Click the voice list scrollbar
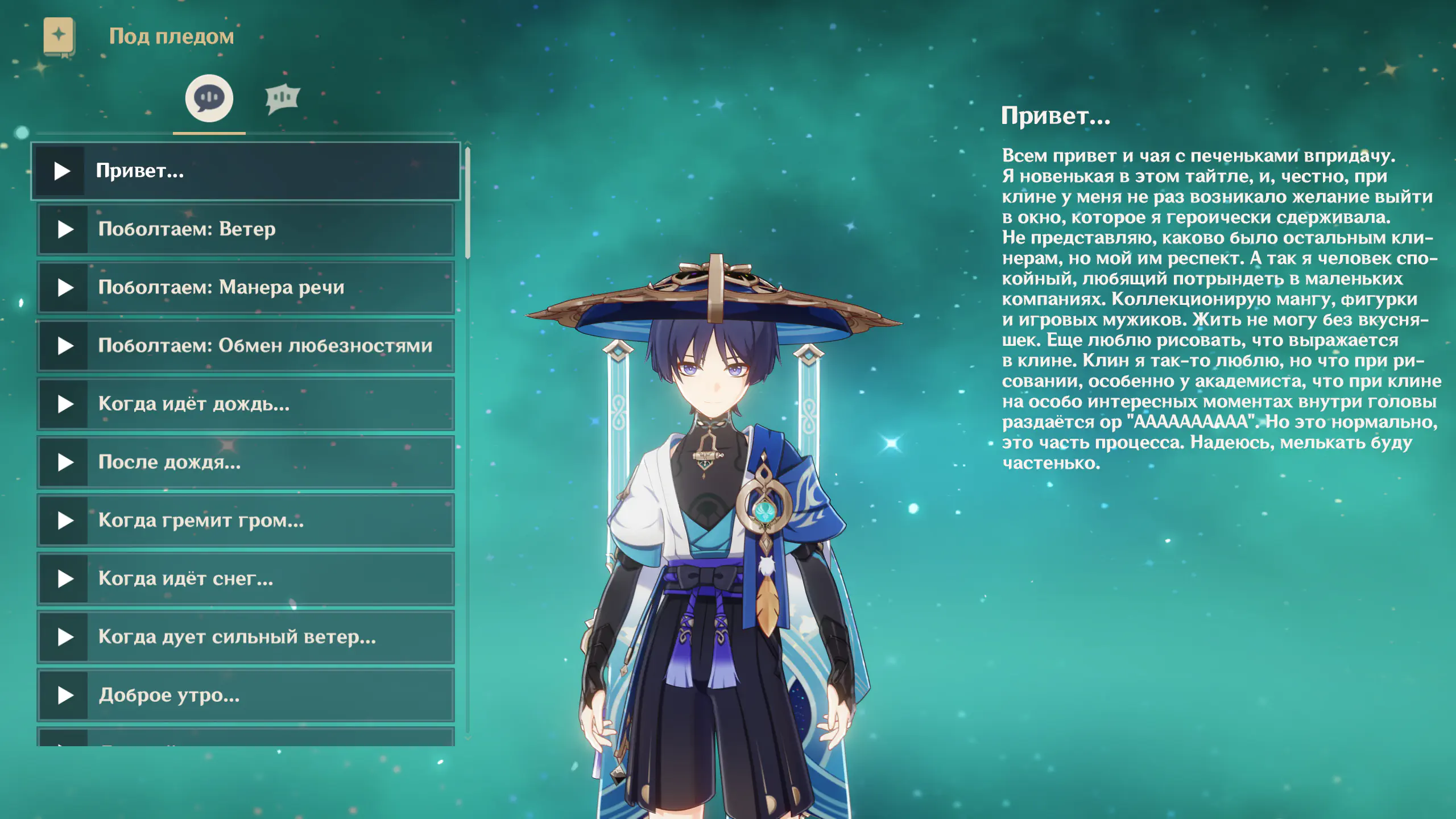Image resolution: width=1456 pixels, height=819 pixels. click(468, 202)
